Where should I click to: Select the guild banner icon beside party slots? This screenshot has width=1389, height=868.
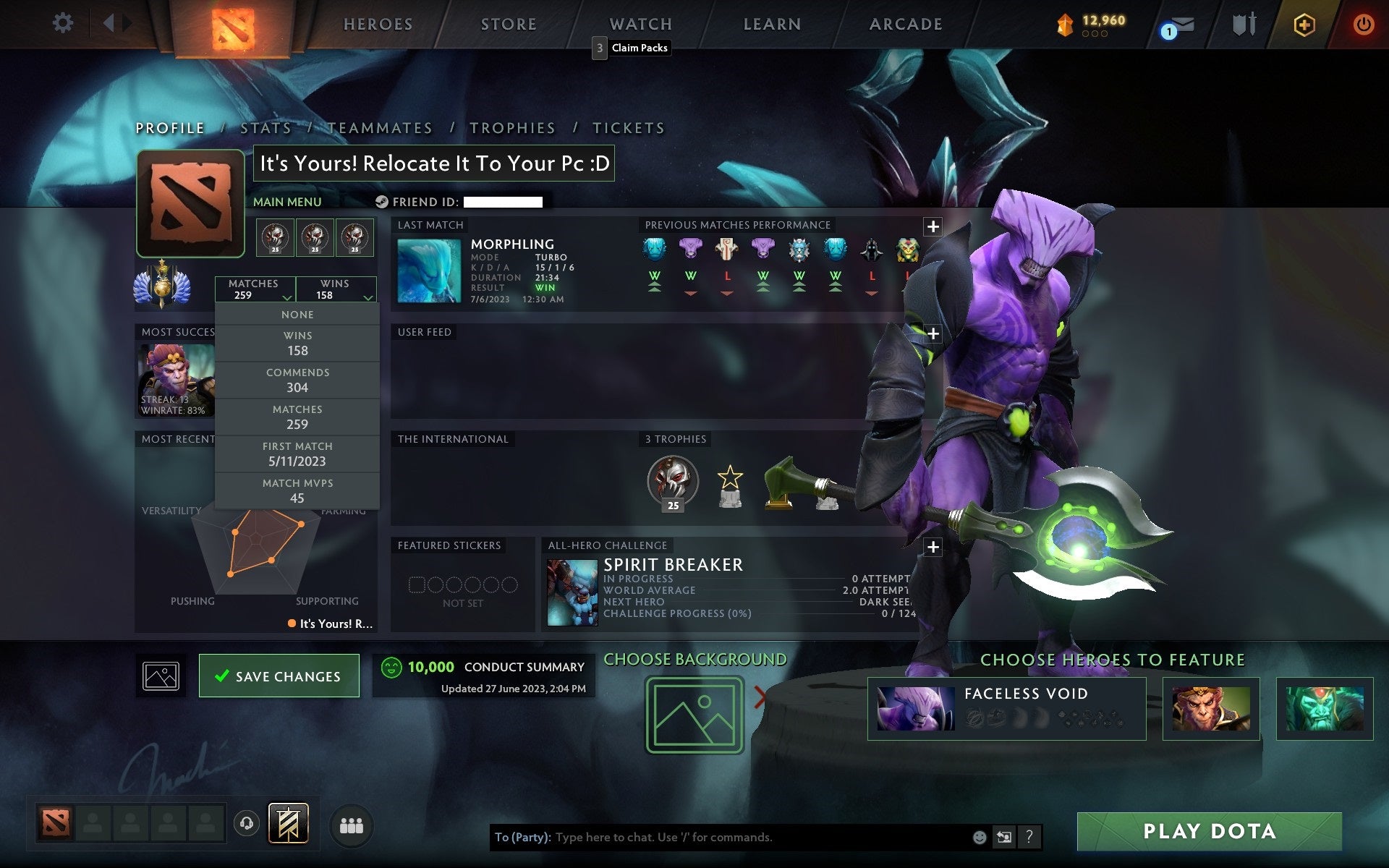click(289, 822)
